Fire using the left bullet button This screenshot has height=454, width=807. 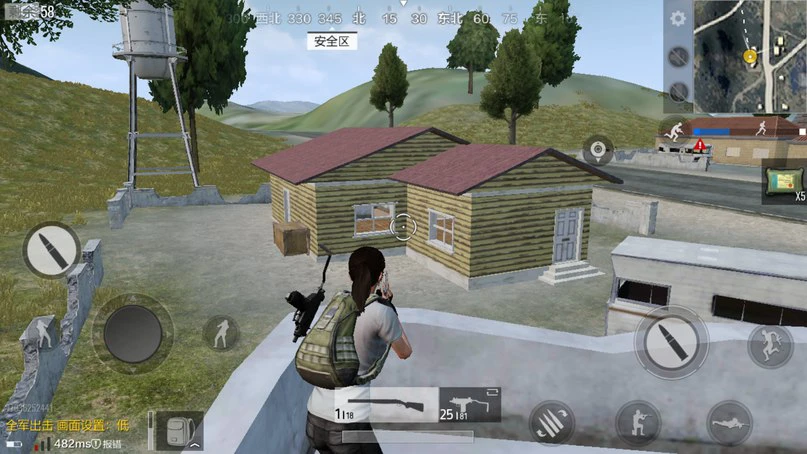pos(51,250)
